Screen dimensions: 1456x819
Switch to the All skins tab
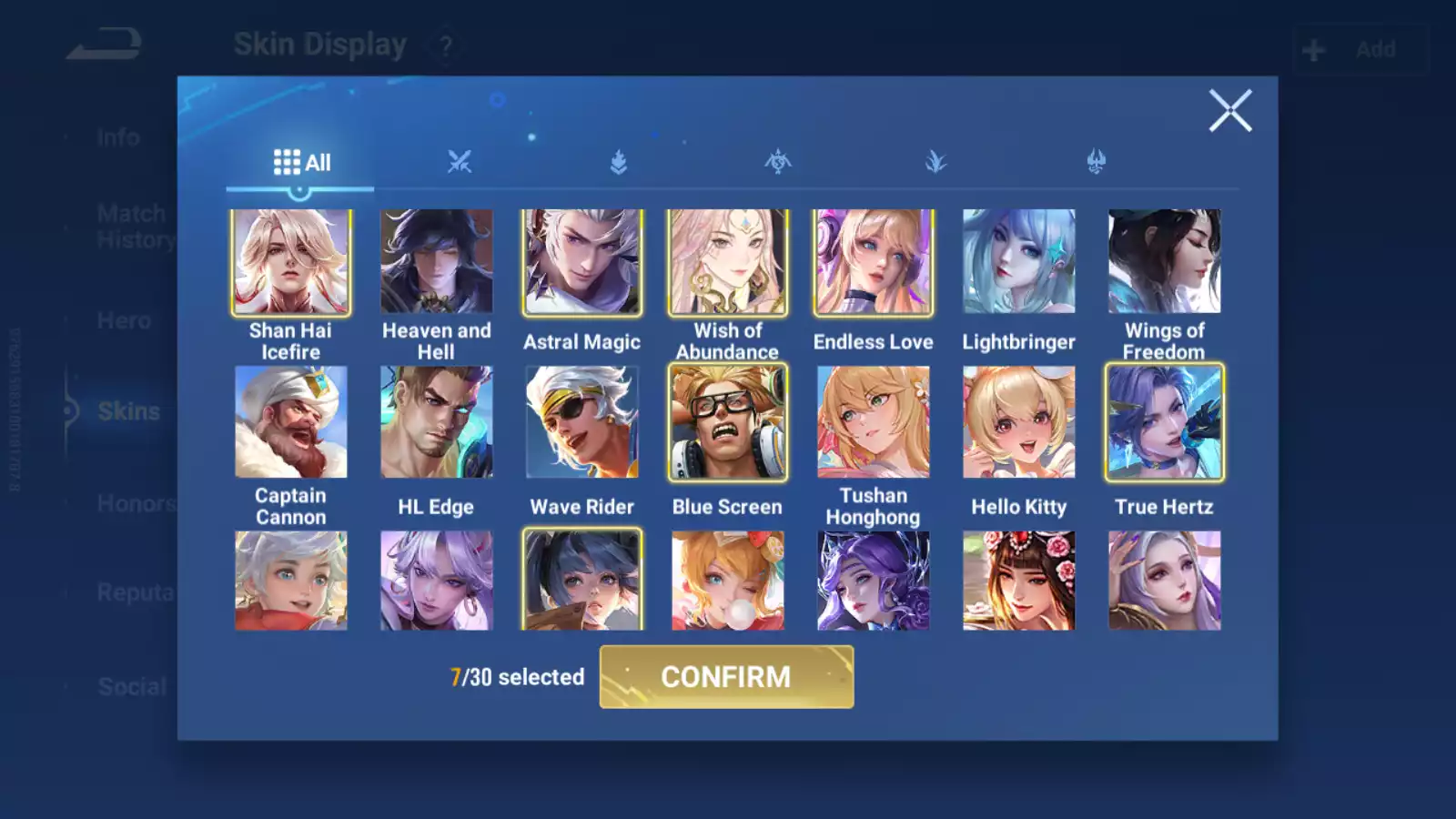301,163
